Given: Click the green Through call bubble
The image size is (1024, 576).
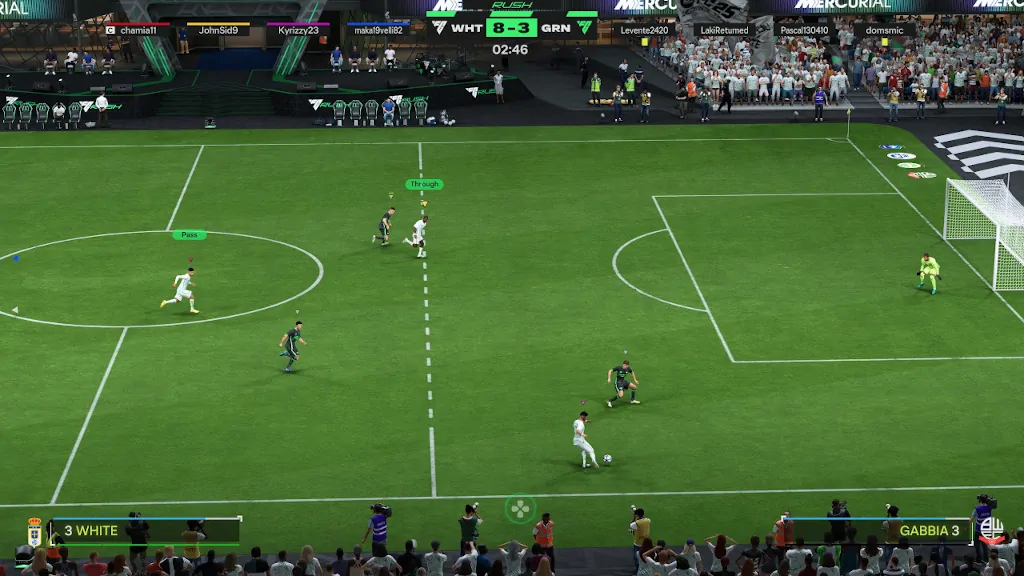Looking at the screenshot, I should pos(424,184).
